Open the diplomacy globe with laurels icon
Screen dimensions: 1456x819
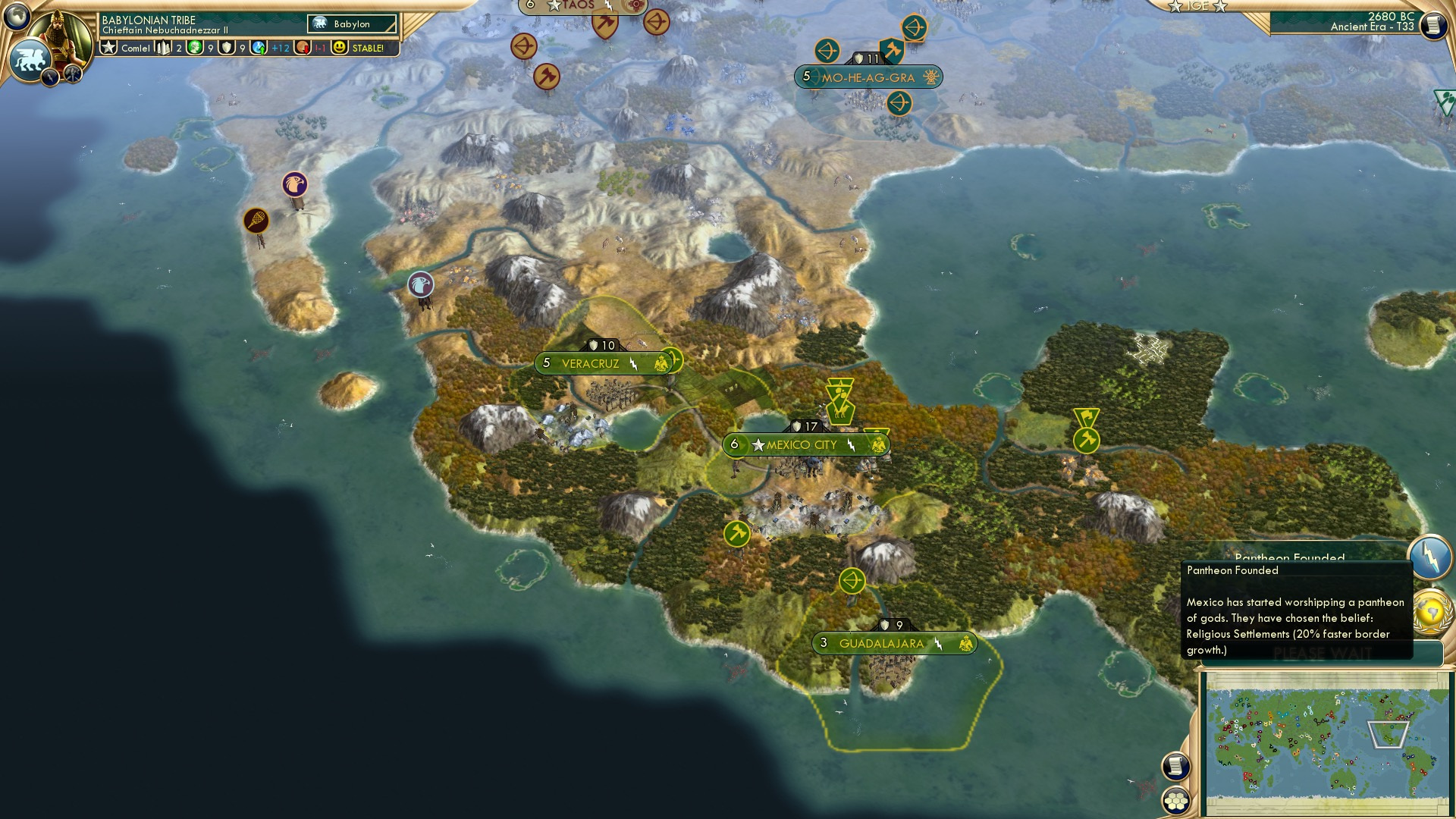[x=1429, y=610]
